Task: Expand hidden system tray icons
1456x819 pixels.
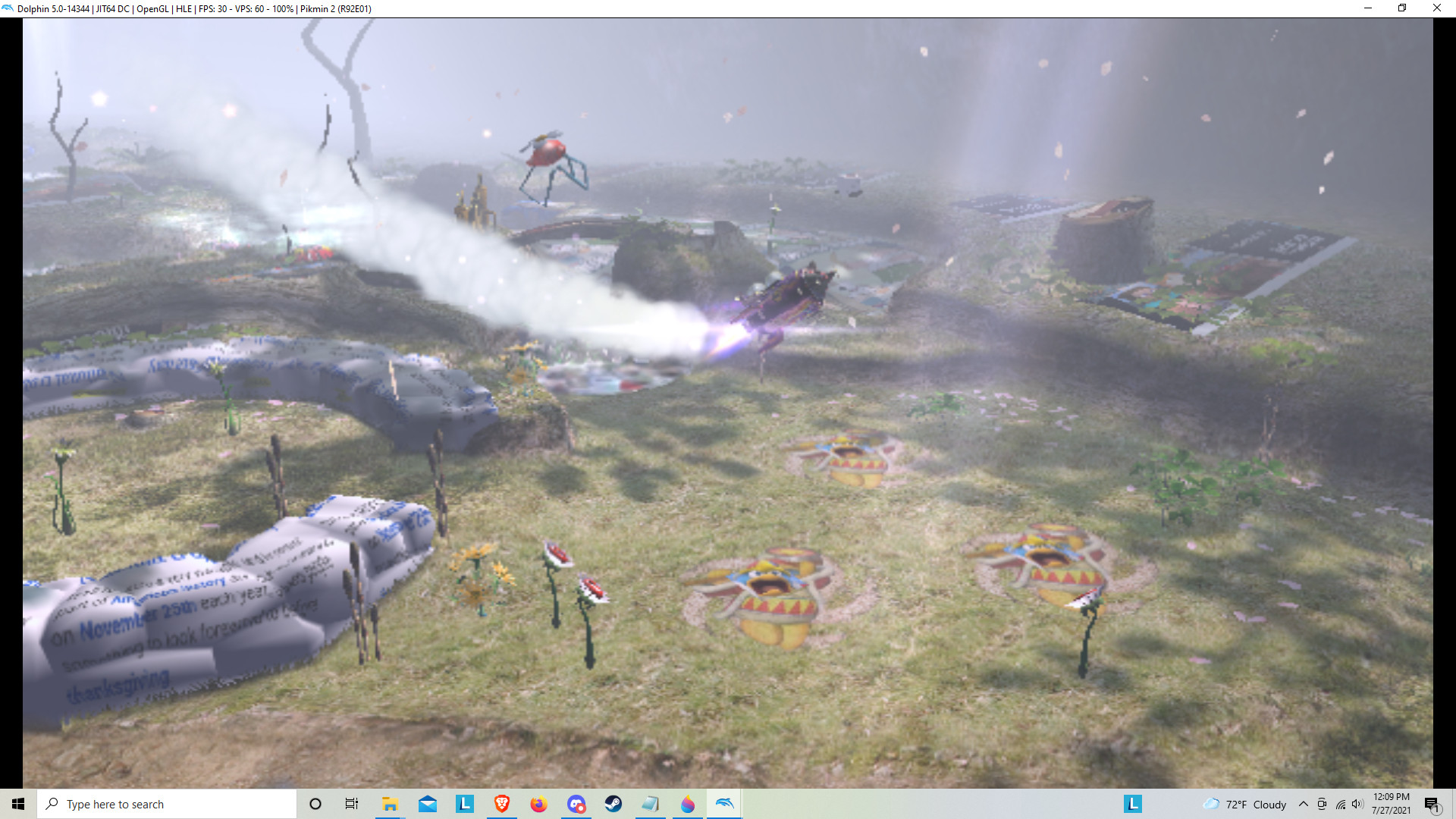Action: coord(1303,804)
